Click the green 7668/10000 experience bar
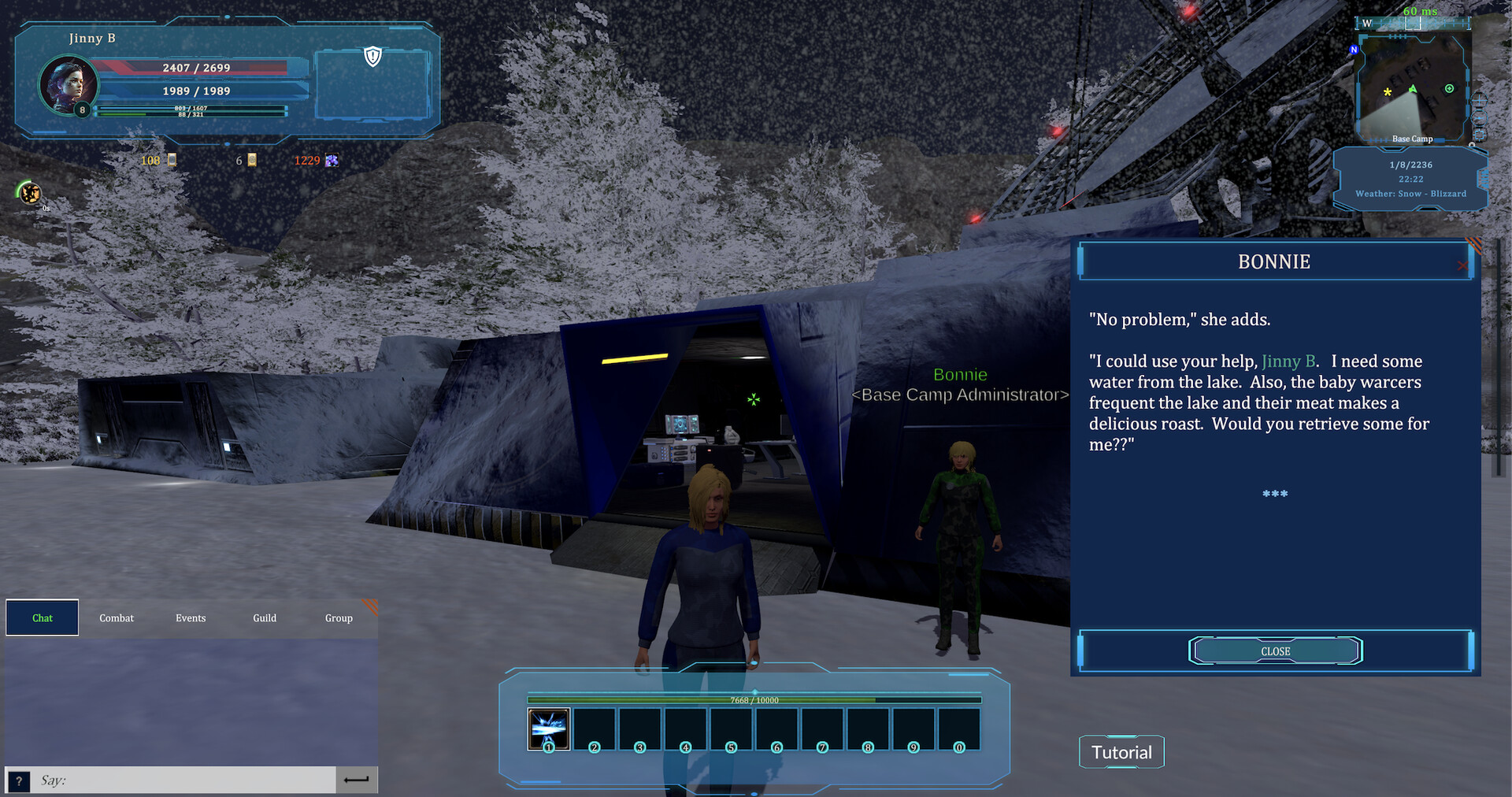The height and width of the screenshot is (797, 1512). point(754,699)
